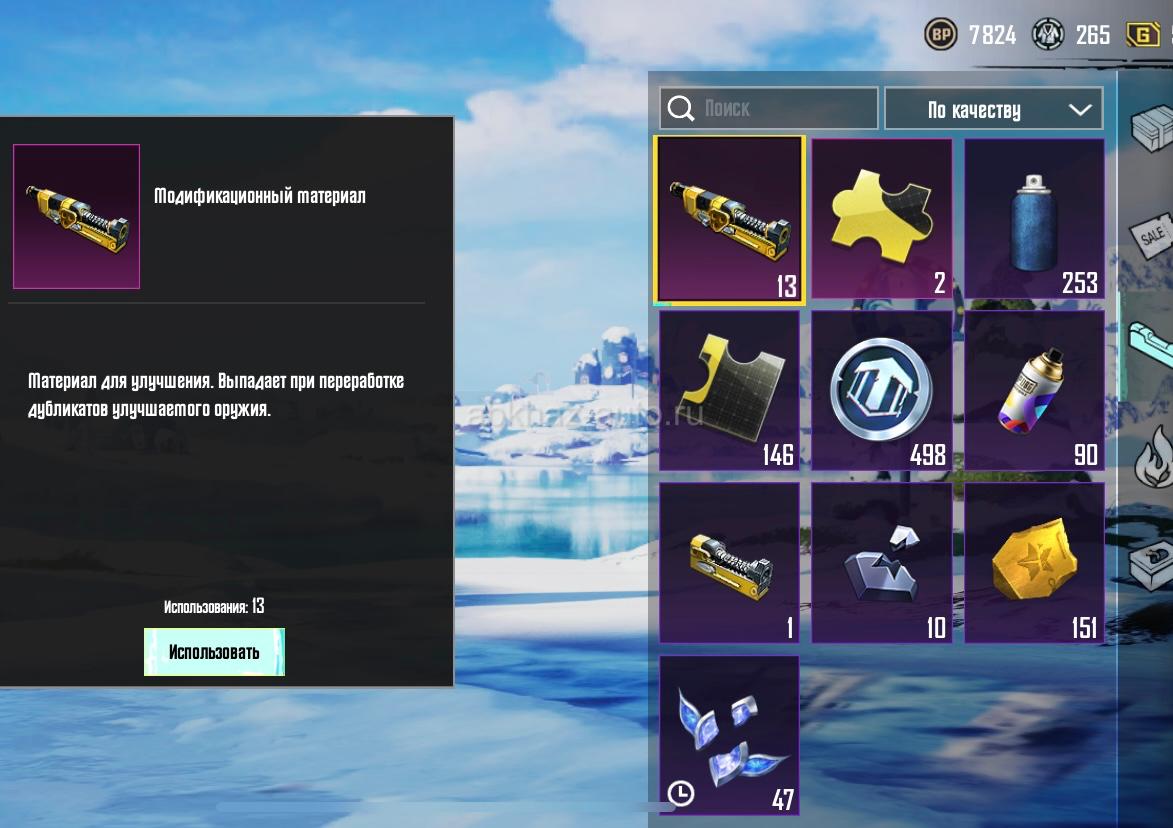Image resolution: width=1173 pixels, height=828 pixels.
Task: Select the yellow puzzle piece slot
Action: pyautogui.click(x=881, y=219)
